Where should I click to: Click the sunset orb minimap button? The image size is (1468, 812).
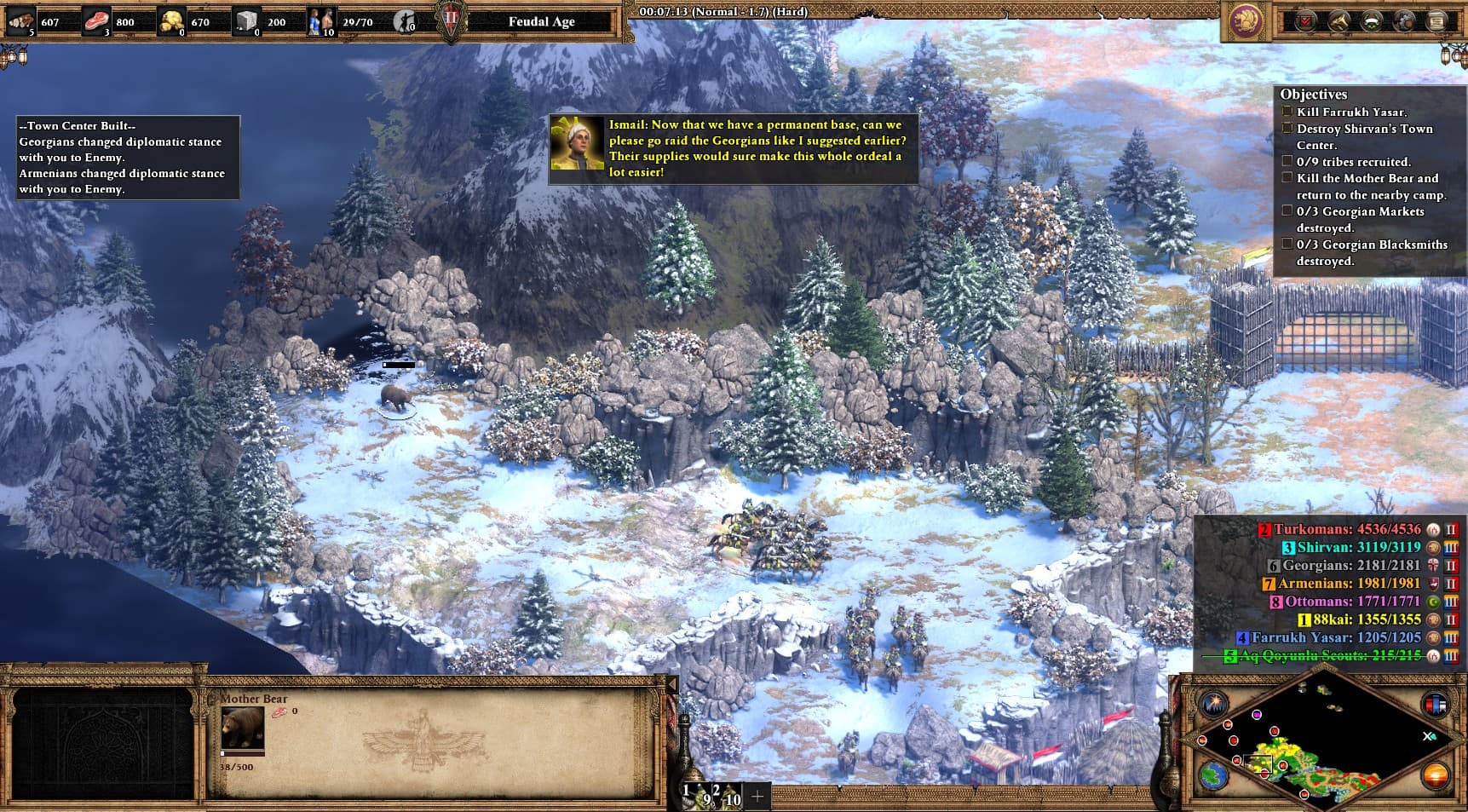(x=1435, y=776)
